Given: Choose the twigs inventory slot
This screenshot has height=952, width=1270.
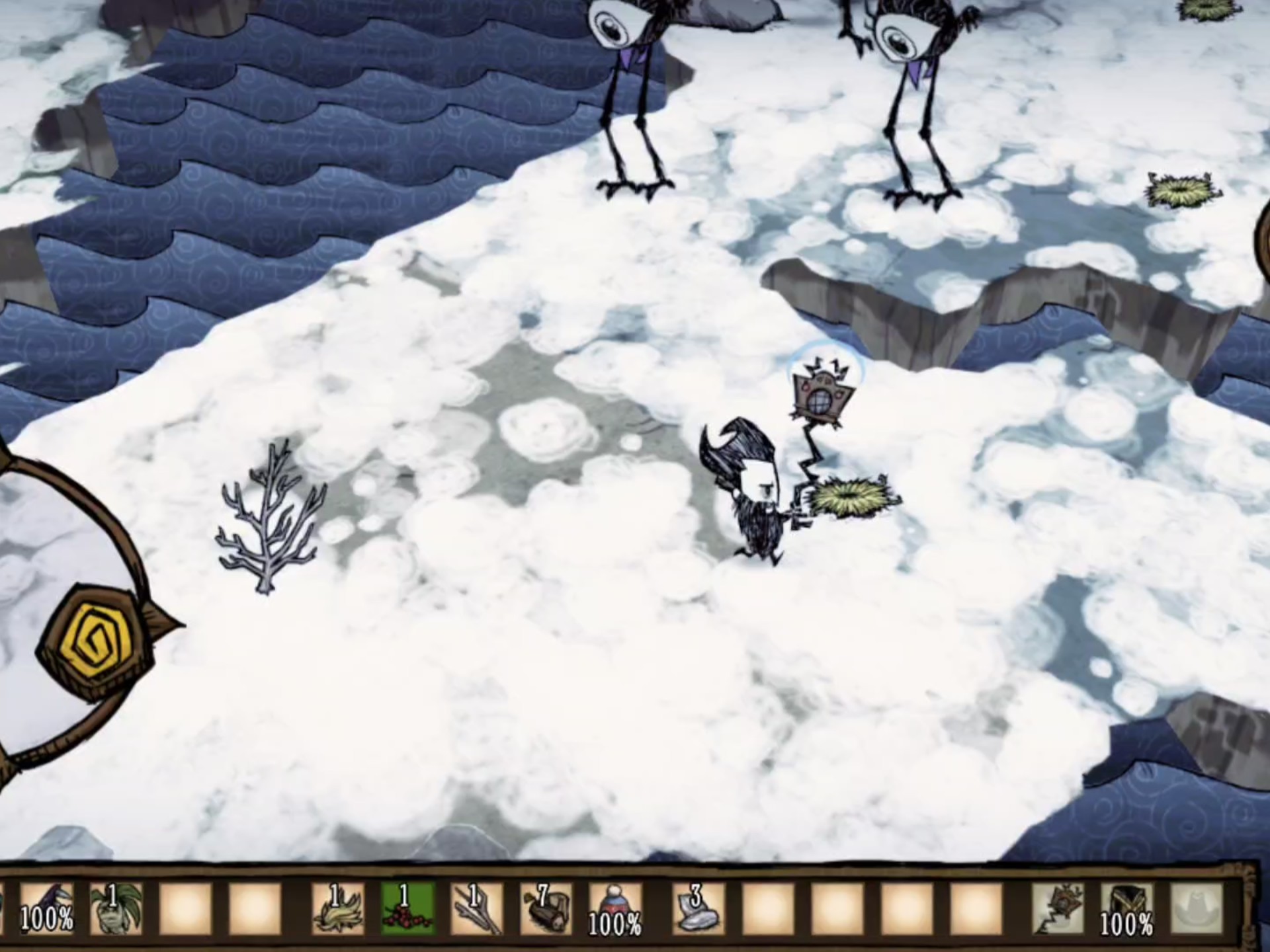Looking at the screenshot, I should point(477,908).
